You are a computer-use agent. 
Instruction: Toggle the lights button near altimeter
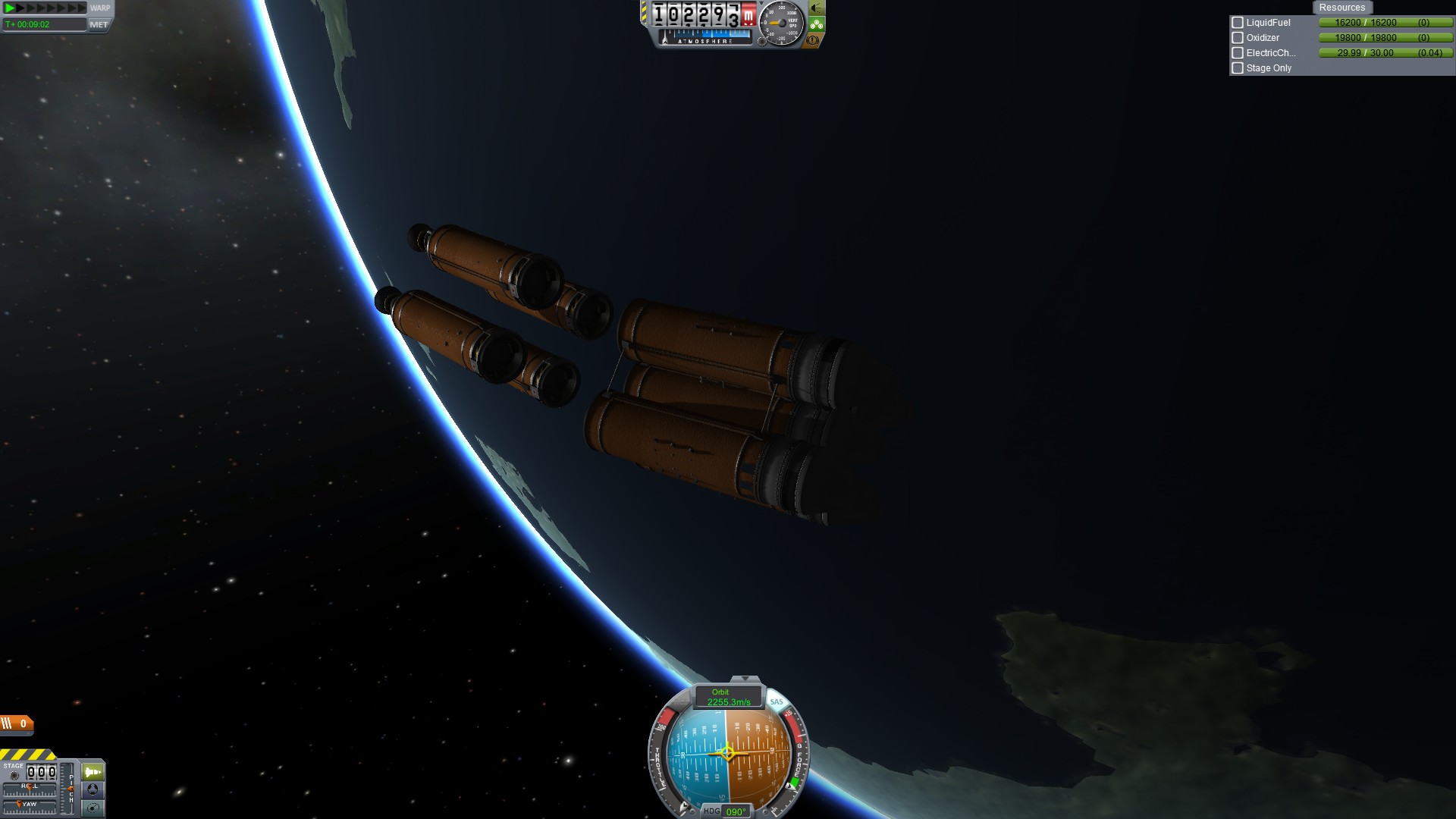tap(817, 8)
